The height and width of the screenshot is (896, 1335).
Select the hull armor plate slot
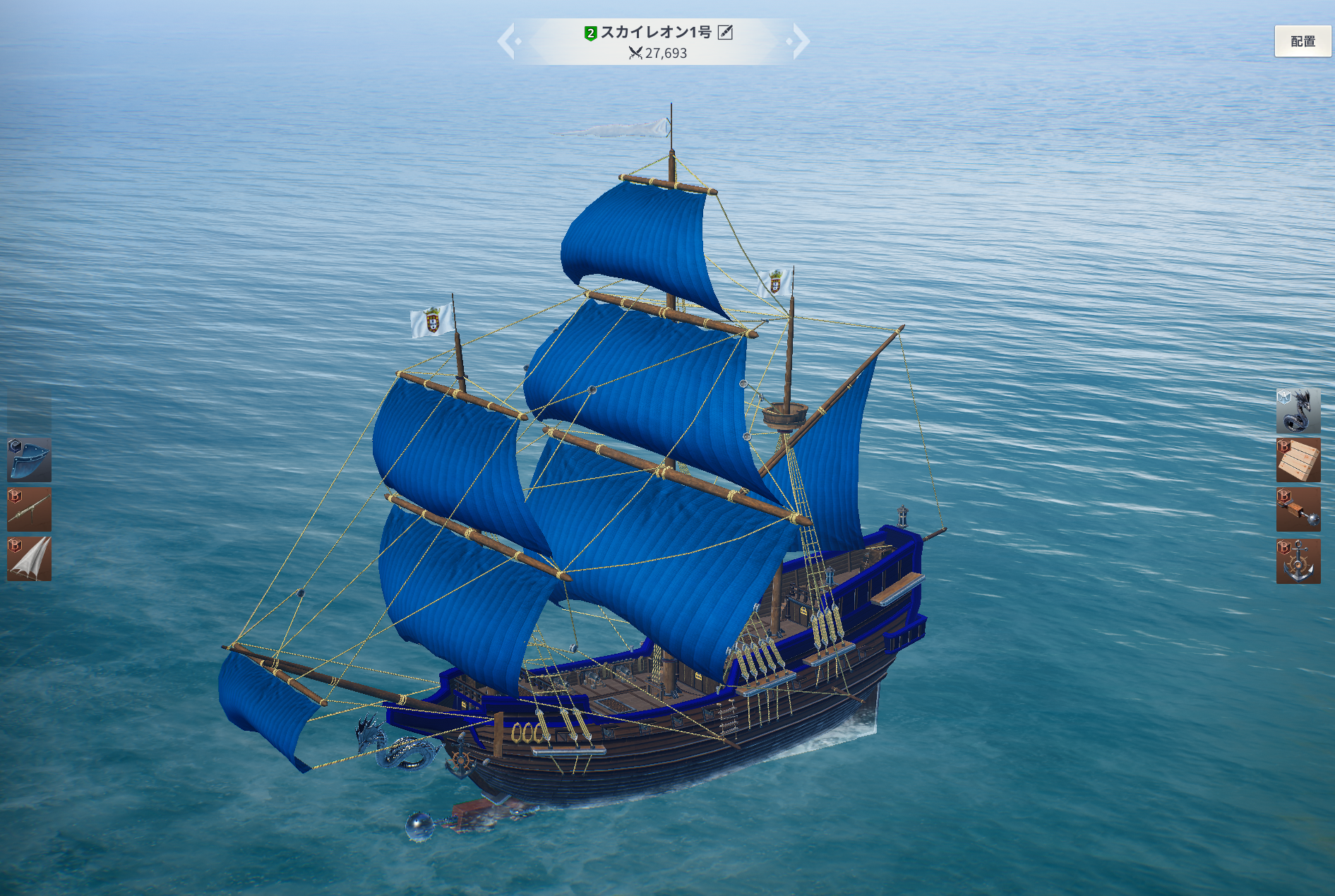29,460
